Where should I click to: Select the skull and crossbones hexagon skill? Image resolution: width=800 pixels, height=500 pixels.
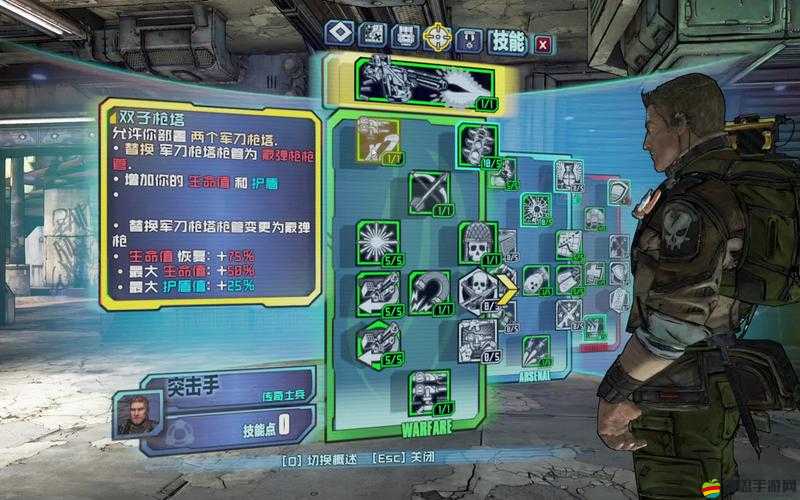coord(477,290)
